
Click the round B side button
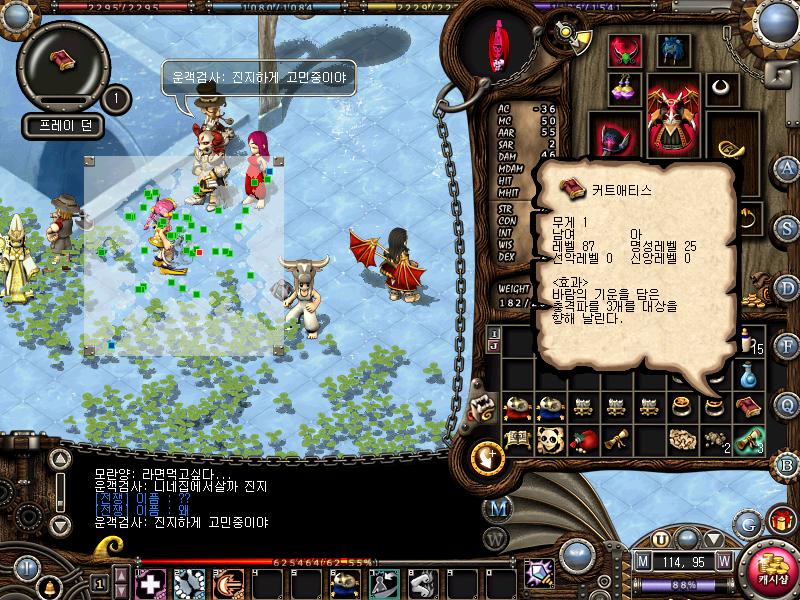pyautogui.click(x=787, y=463)
